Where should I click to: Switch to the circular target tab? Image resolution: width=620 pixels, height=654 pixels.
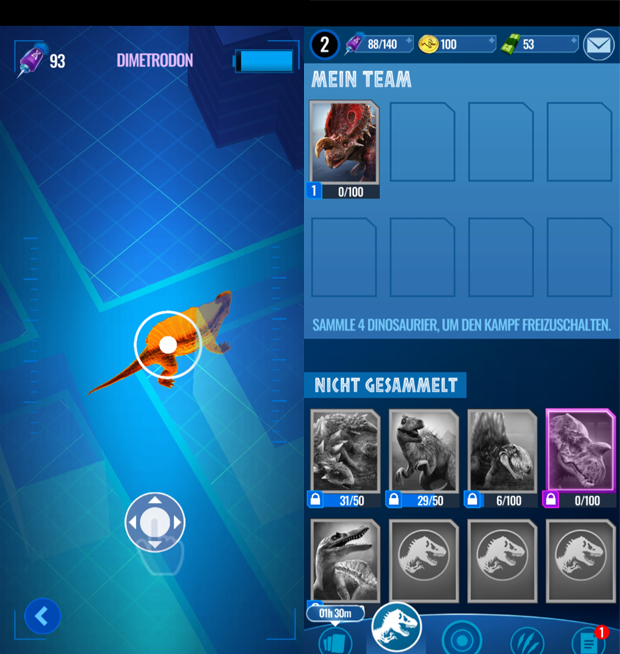[462, 637]
